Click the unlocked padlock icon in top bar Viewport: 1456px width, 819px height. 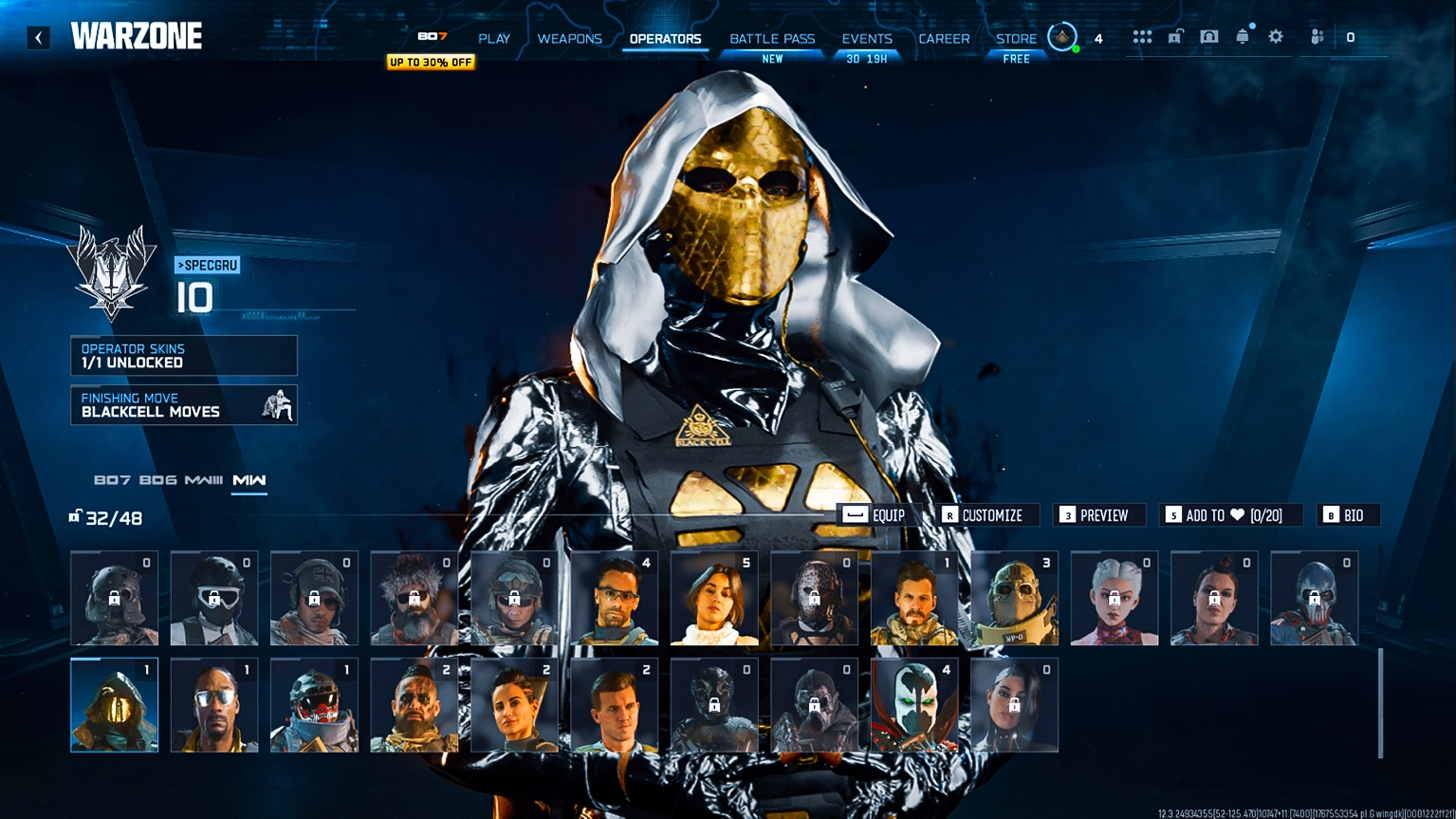pos(1174,36)
